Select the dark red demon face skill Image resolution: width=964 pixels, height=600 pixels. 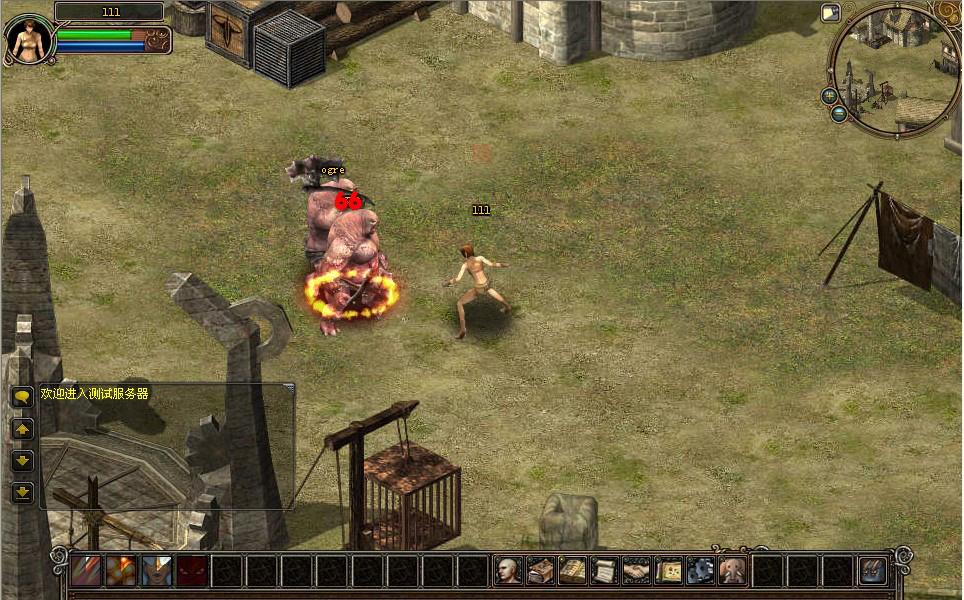click(x=191, y=571)
